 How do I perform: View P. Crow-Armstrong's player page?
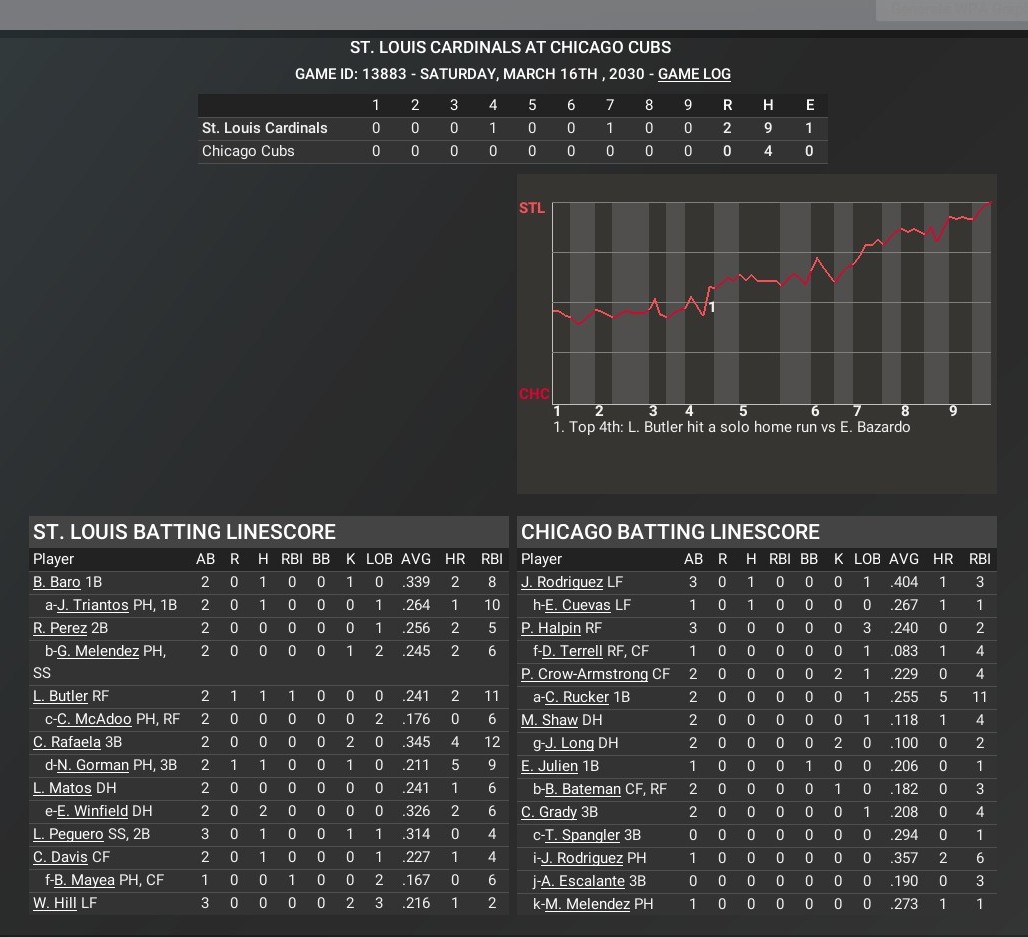tap(584, 674)
